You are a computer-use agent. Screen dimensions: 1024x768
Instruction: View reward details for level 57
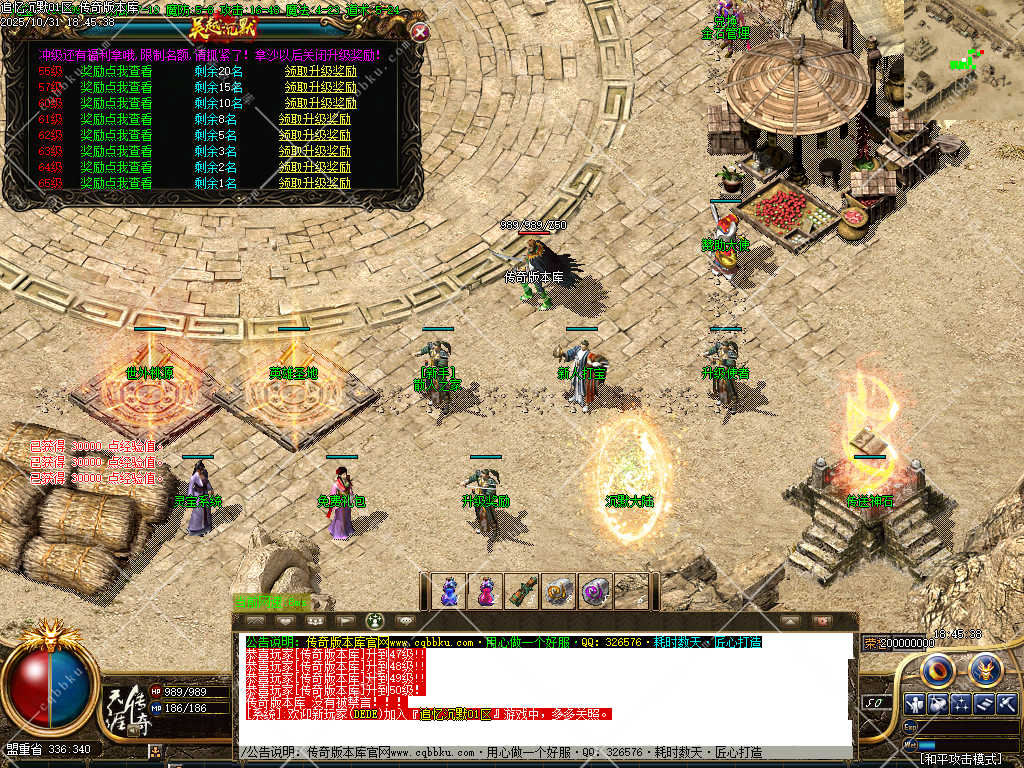(116, 87)
